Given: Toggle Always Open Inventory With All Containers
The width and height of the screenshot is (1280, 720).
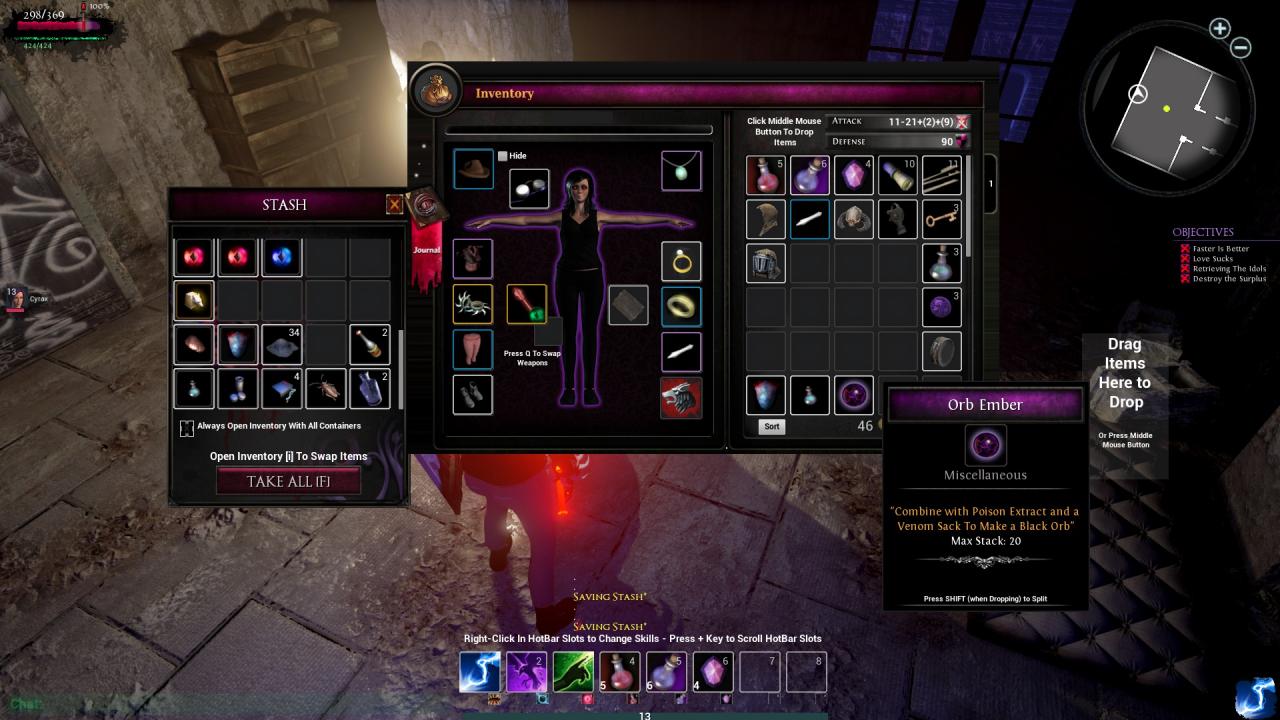Looking at the screenshot, I should coord(187,428).
